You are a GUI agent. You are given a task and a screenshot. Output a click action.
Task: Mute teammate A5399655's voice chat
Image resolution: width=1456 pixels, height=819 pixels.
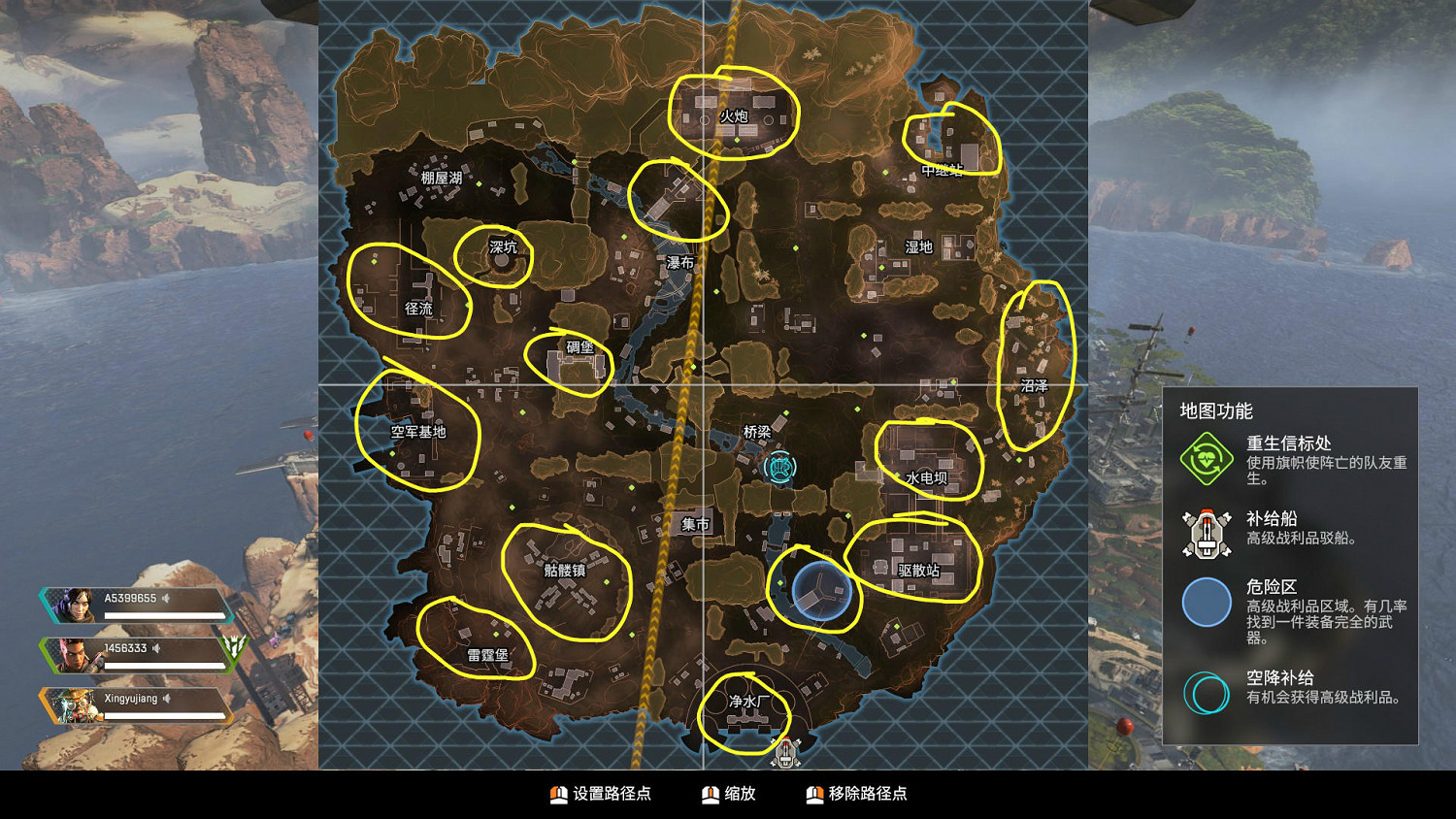(166, 599)
